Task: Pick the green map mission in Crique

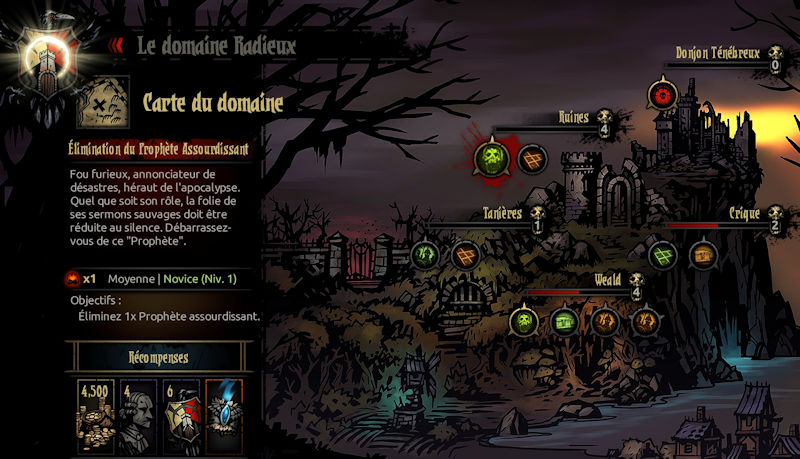Action: point(662,255)
